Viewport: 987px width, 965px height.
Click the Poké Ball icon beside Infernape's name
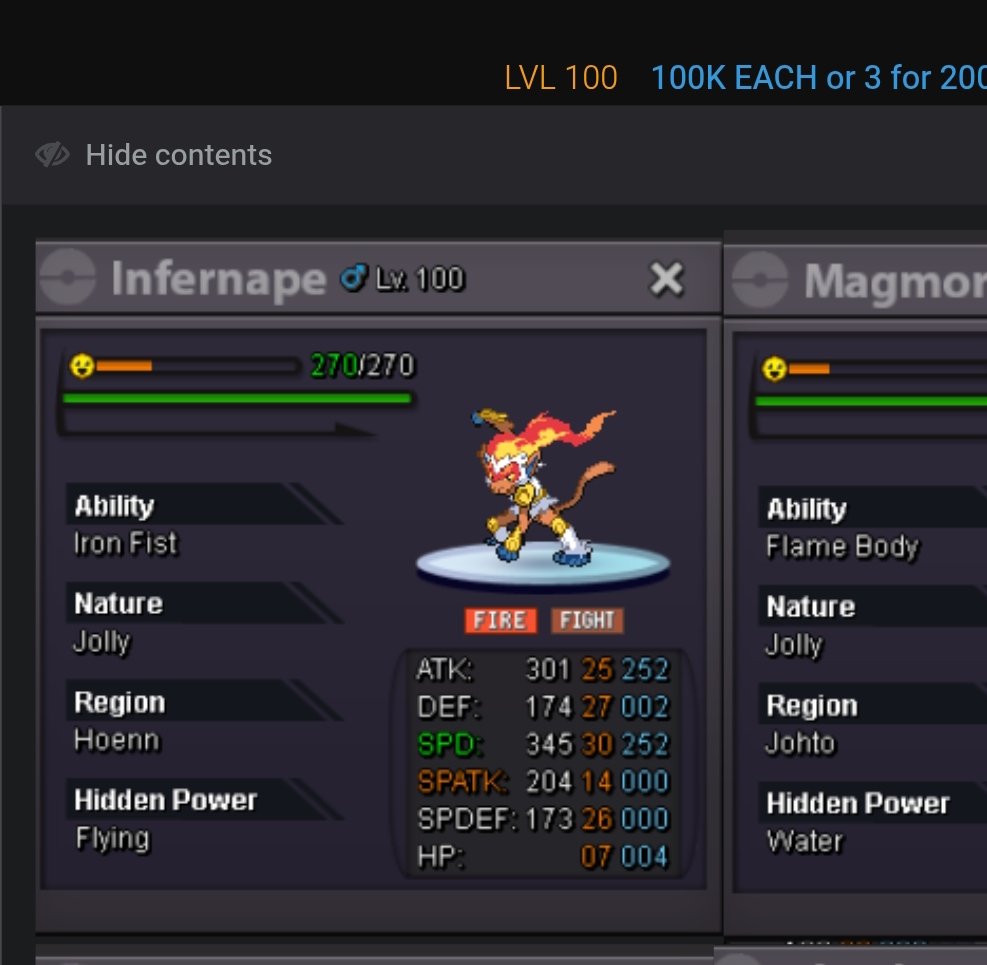click(67, 278)
